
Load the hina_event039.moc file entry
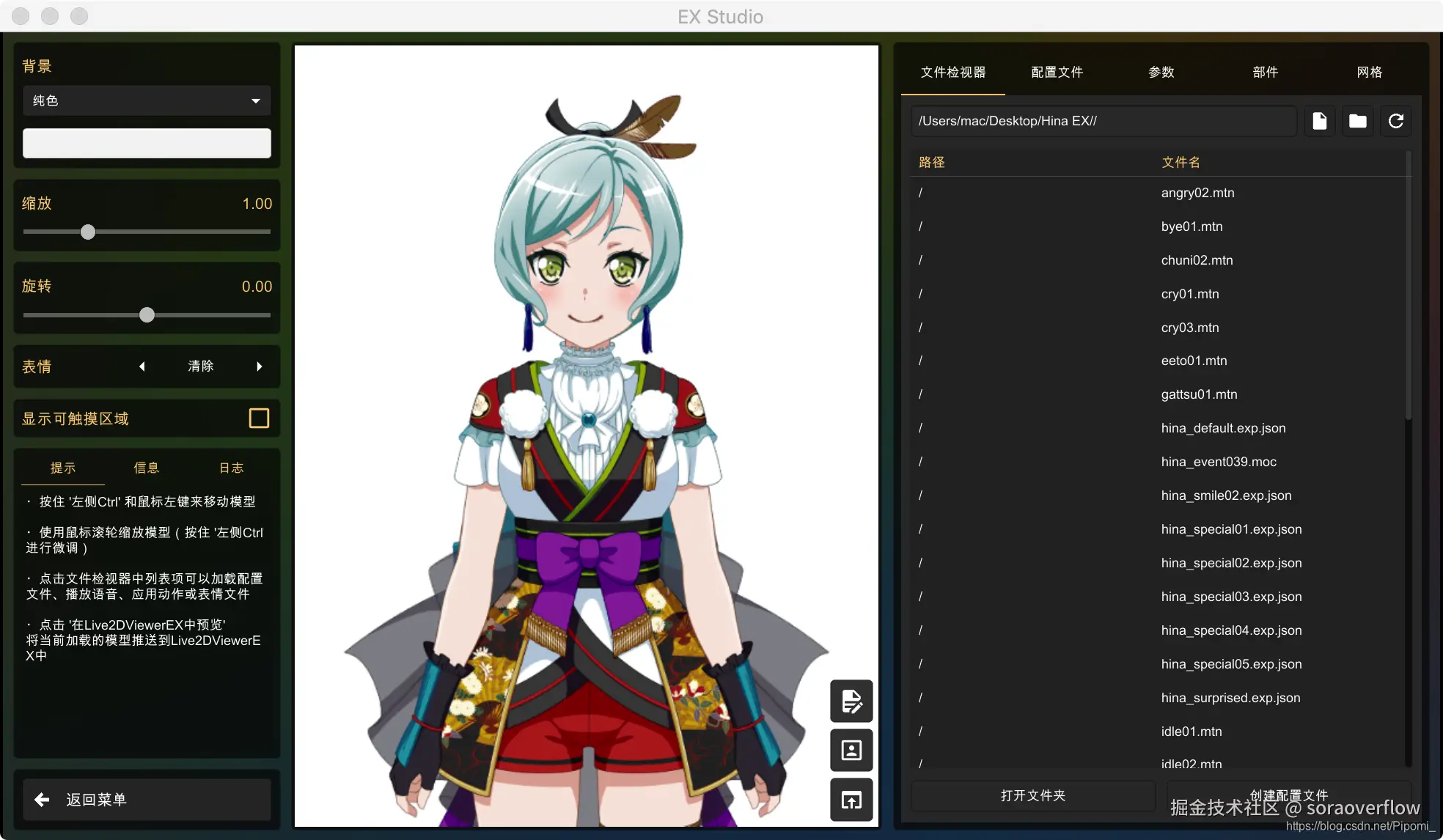click(1219, 461)
